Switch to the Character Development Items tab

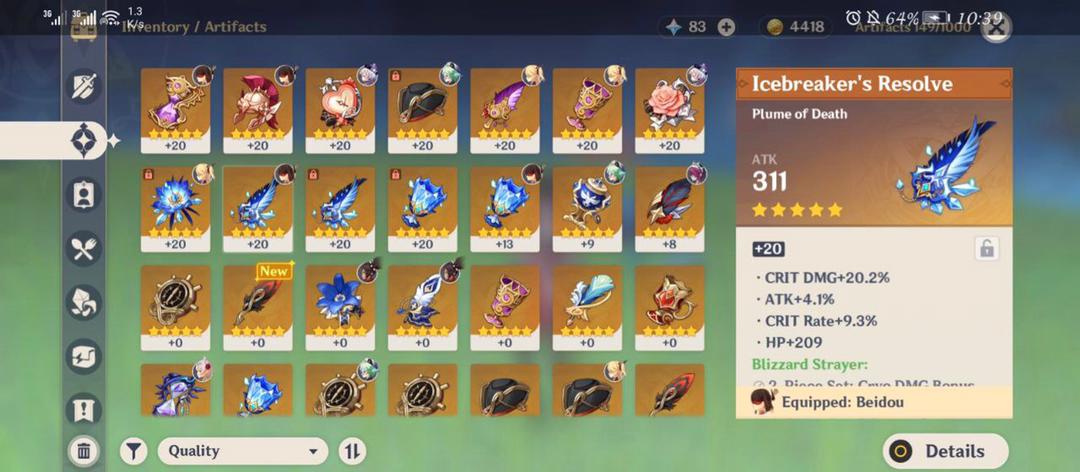coord(84,194)
